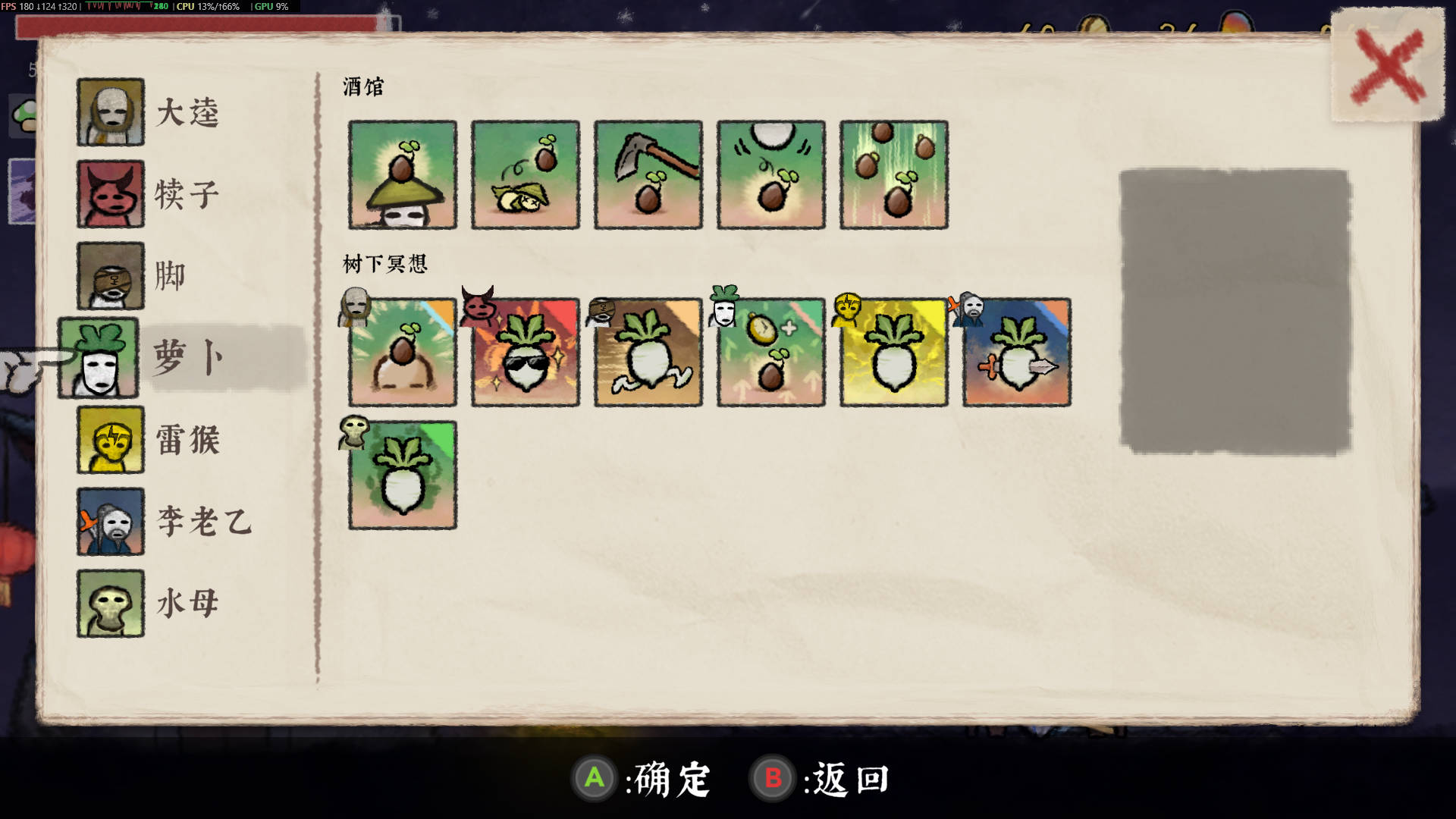Viewport: 1456px width, 819px height.
Task: Pick the clock and seed skill
Action: pos(771,353)
